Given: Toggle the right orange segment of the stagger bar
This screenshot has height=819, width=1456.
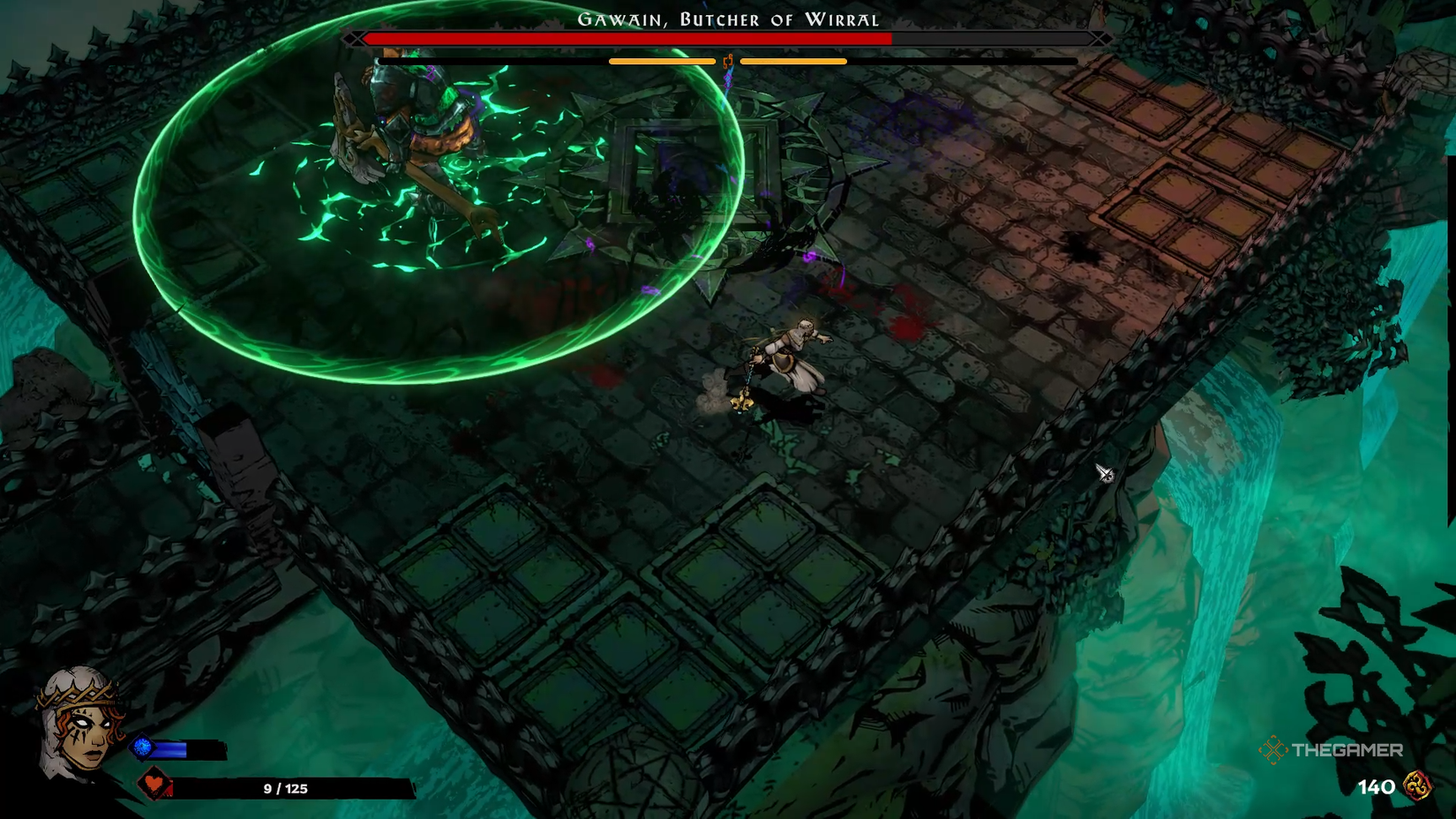Looking at the screenshot, I should pyautogui.click(x=792, y=62).
